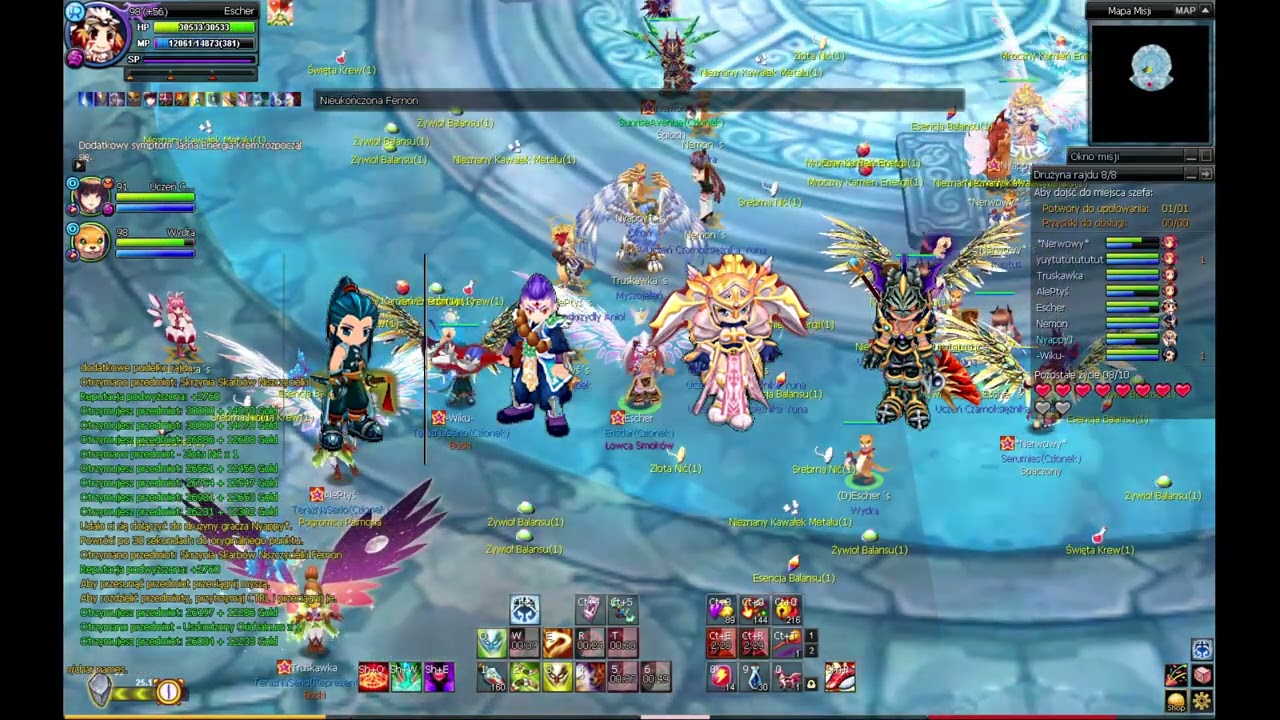Select raid member *Nerwowy* in the list
This screenshot has width=1280, height=720.
coord(1063,243)
